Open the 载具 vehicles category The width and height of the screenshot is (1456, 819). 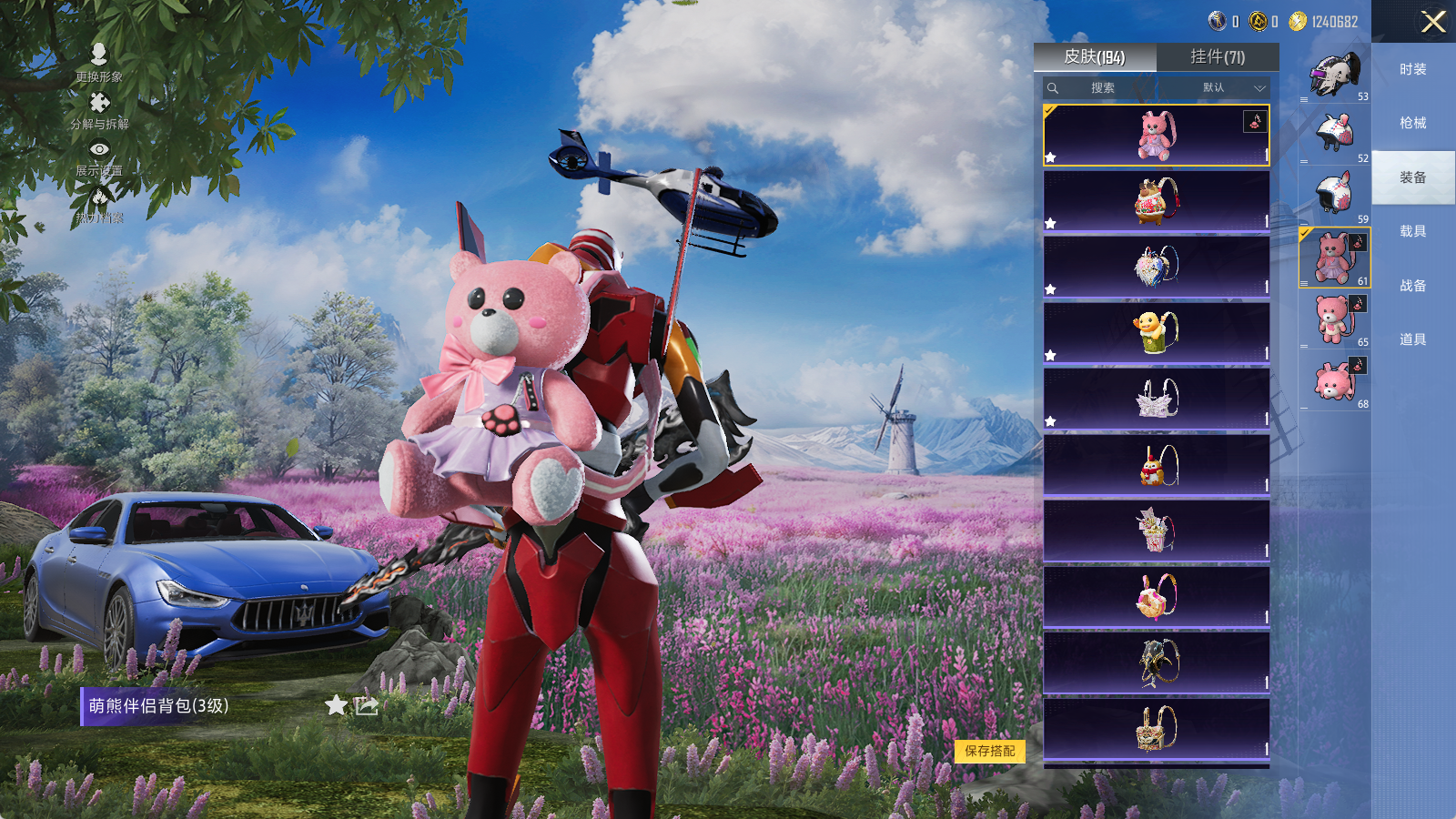(1412, 231)
